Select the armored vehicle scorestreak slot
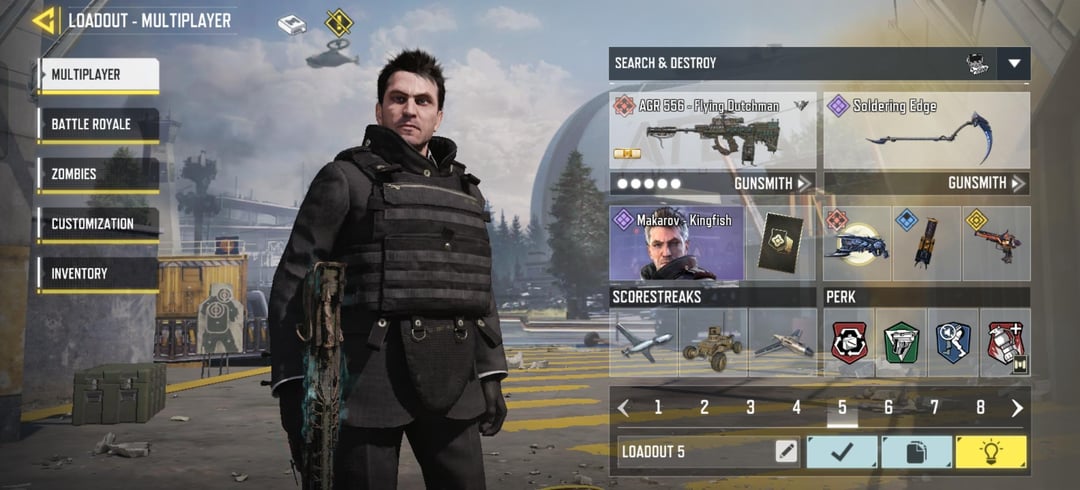 tap(712, 342)
